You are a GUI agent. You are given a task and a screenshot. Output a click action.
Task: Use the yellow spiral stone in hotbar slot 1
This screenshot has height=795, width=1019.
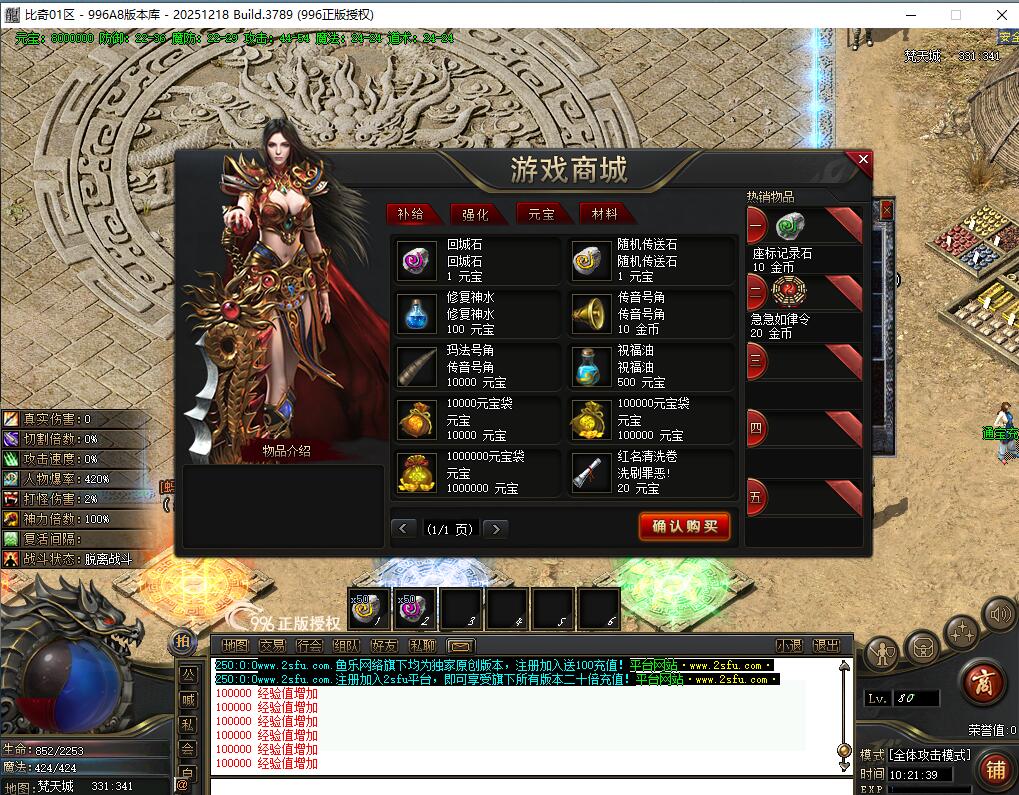pyautogui.click(x=366, y=609)
